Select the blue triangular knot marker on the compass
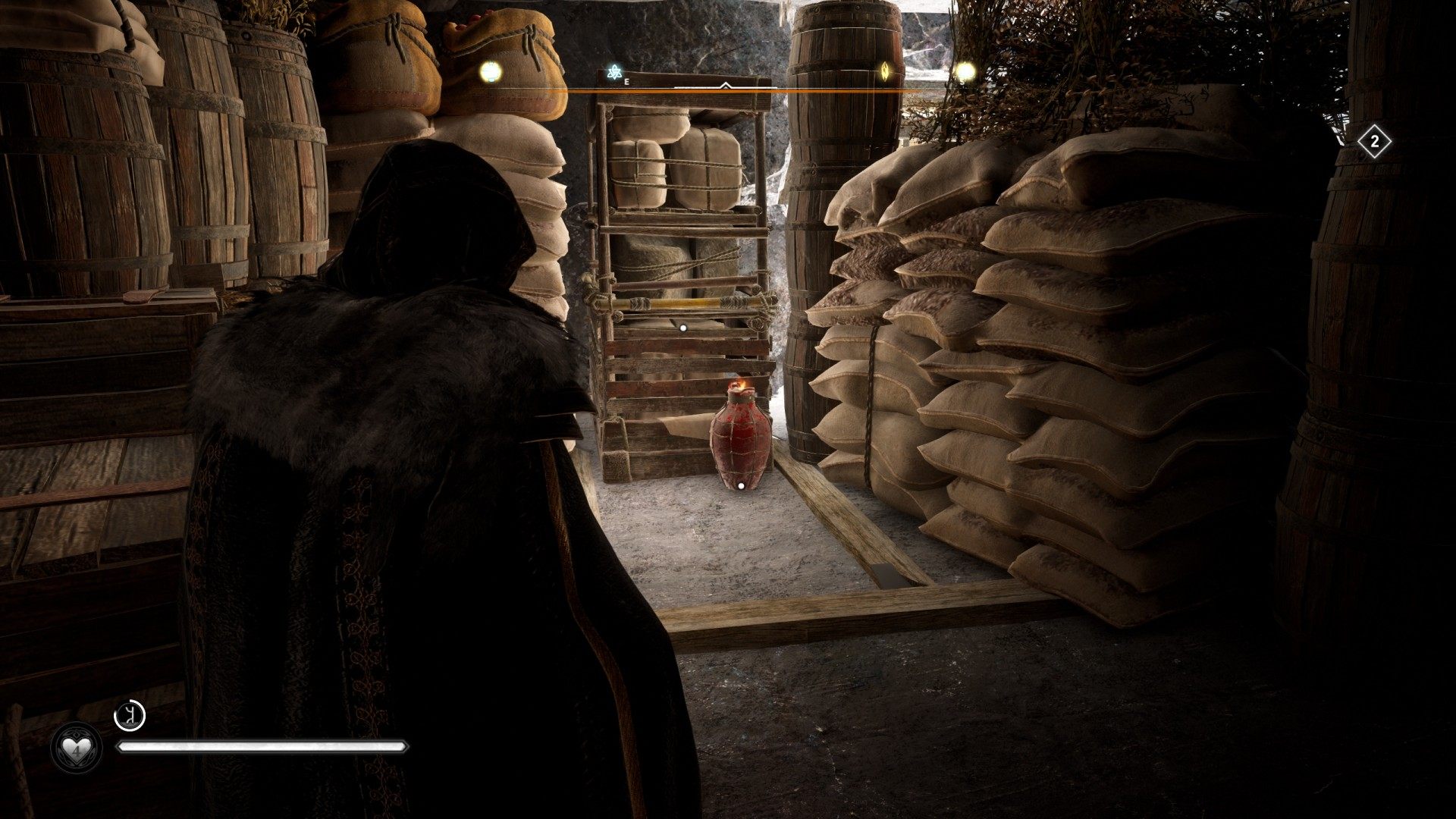Screen dimensions: 1456x819 click(x=614, y=73)
